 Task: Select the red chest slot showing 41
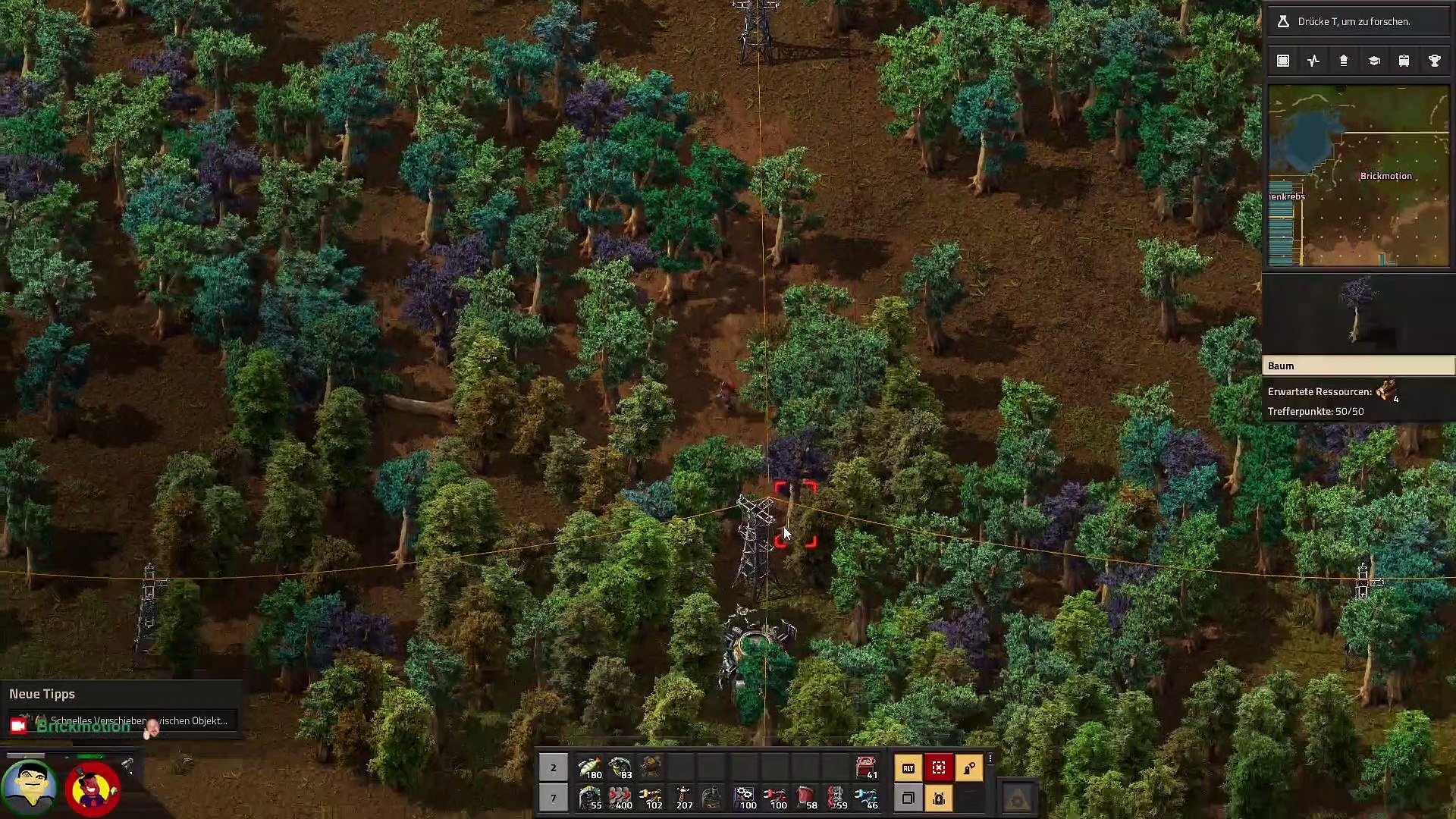click(x=866, y=767)
